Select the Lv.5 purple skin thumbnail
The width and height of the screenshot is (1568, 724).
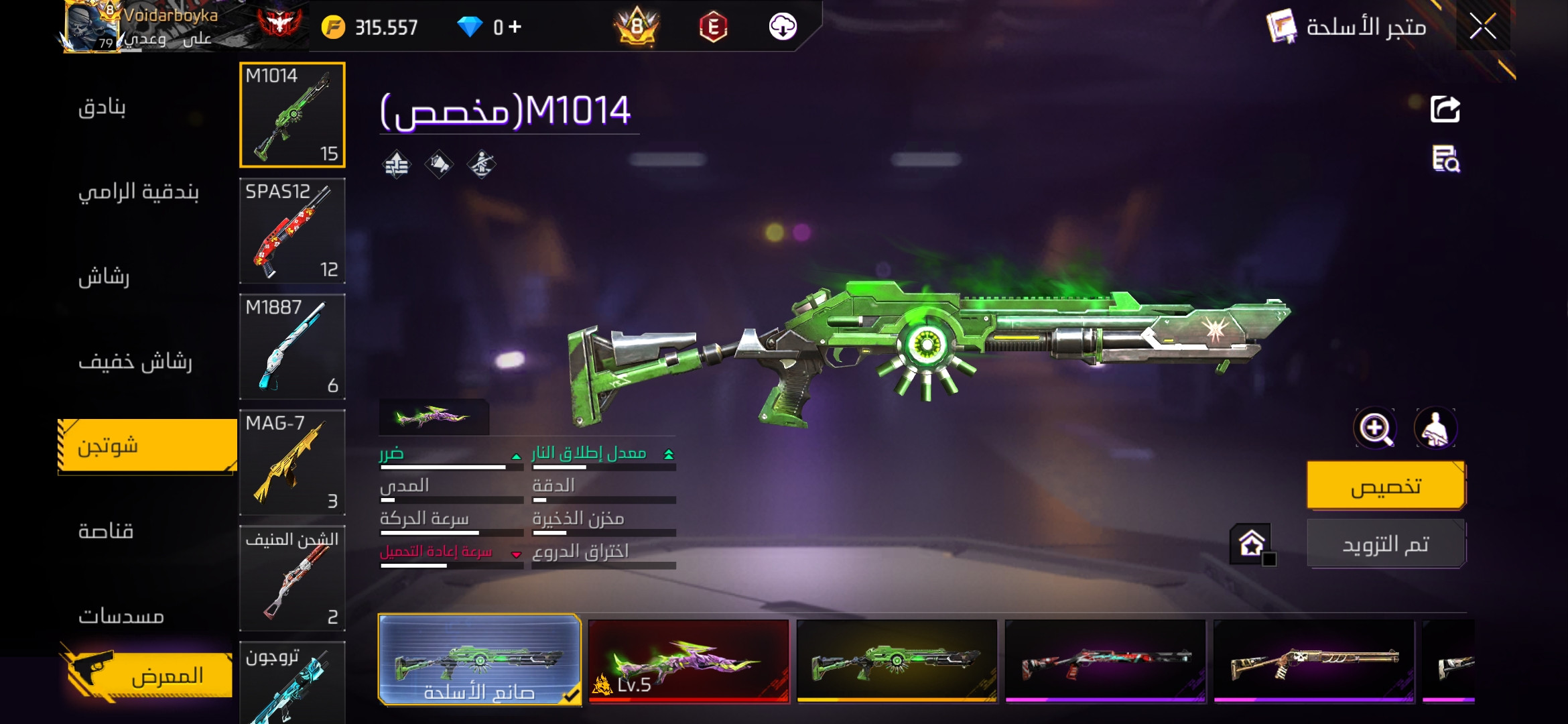(x=688, y=661)
